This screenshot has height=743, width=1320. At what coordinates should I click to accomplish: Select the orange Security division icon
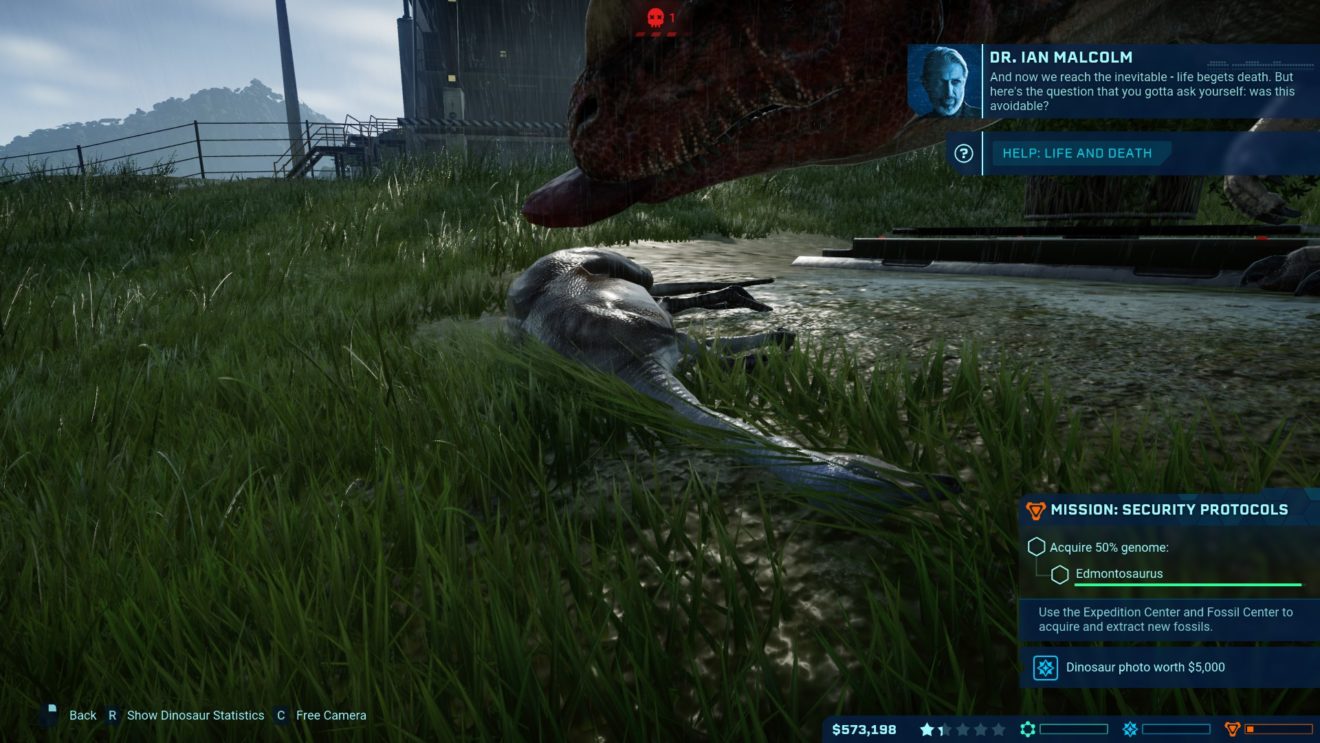1232,730
